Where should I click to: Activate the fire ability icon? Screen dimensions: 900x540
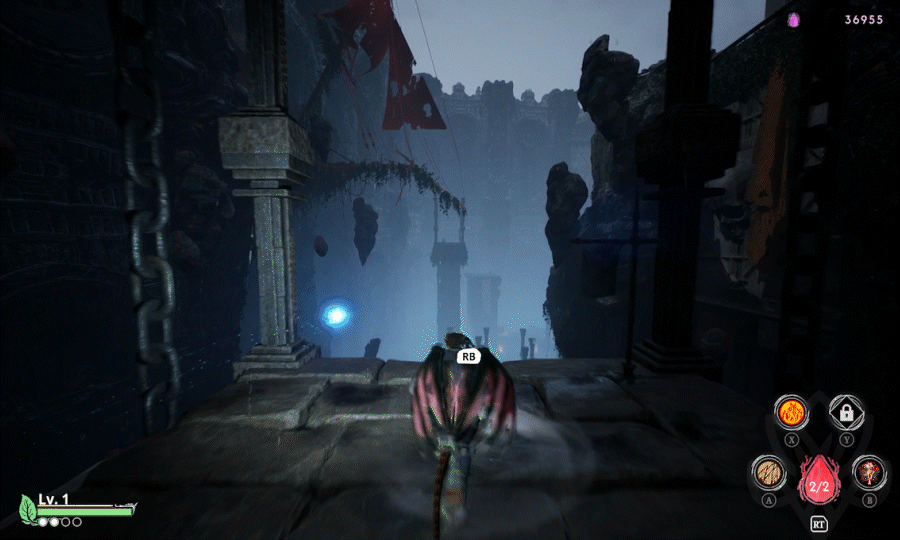792,412
